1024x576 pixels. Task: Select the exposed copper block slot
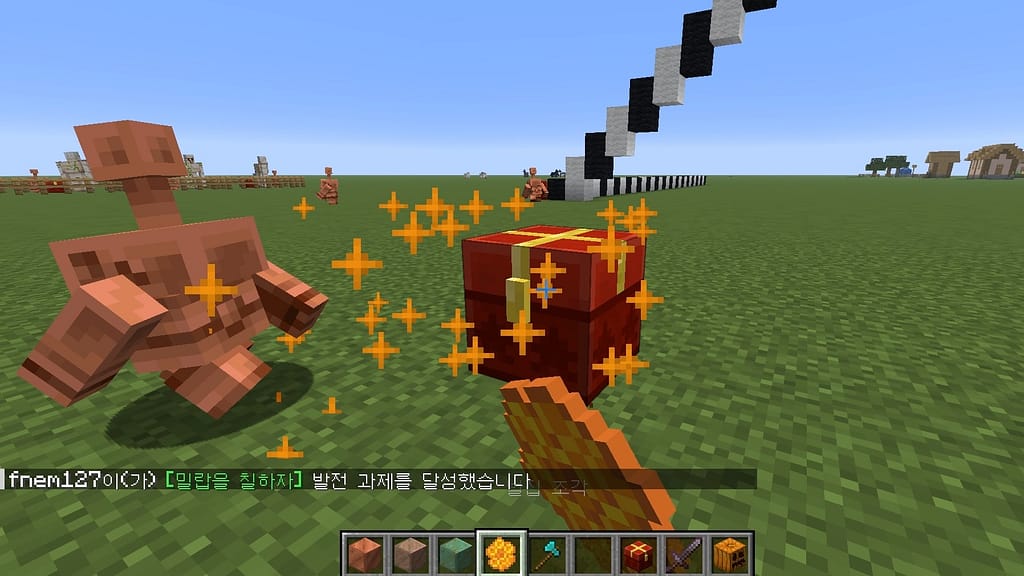pyautogui.click(x=409, y=552)
